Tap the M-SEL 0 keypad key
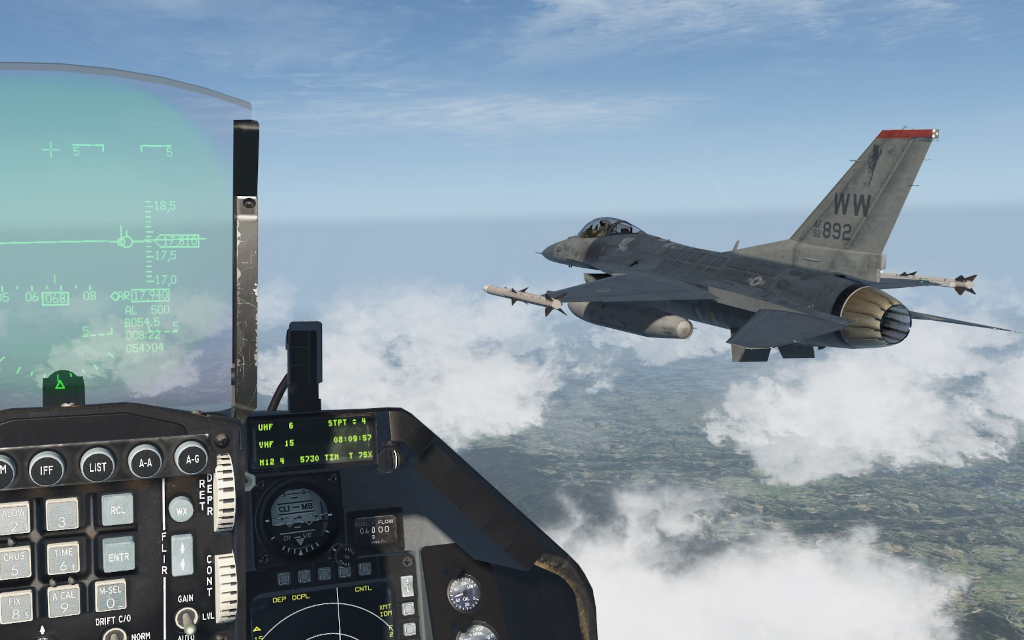 [110, 595]
